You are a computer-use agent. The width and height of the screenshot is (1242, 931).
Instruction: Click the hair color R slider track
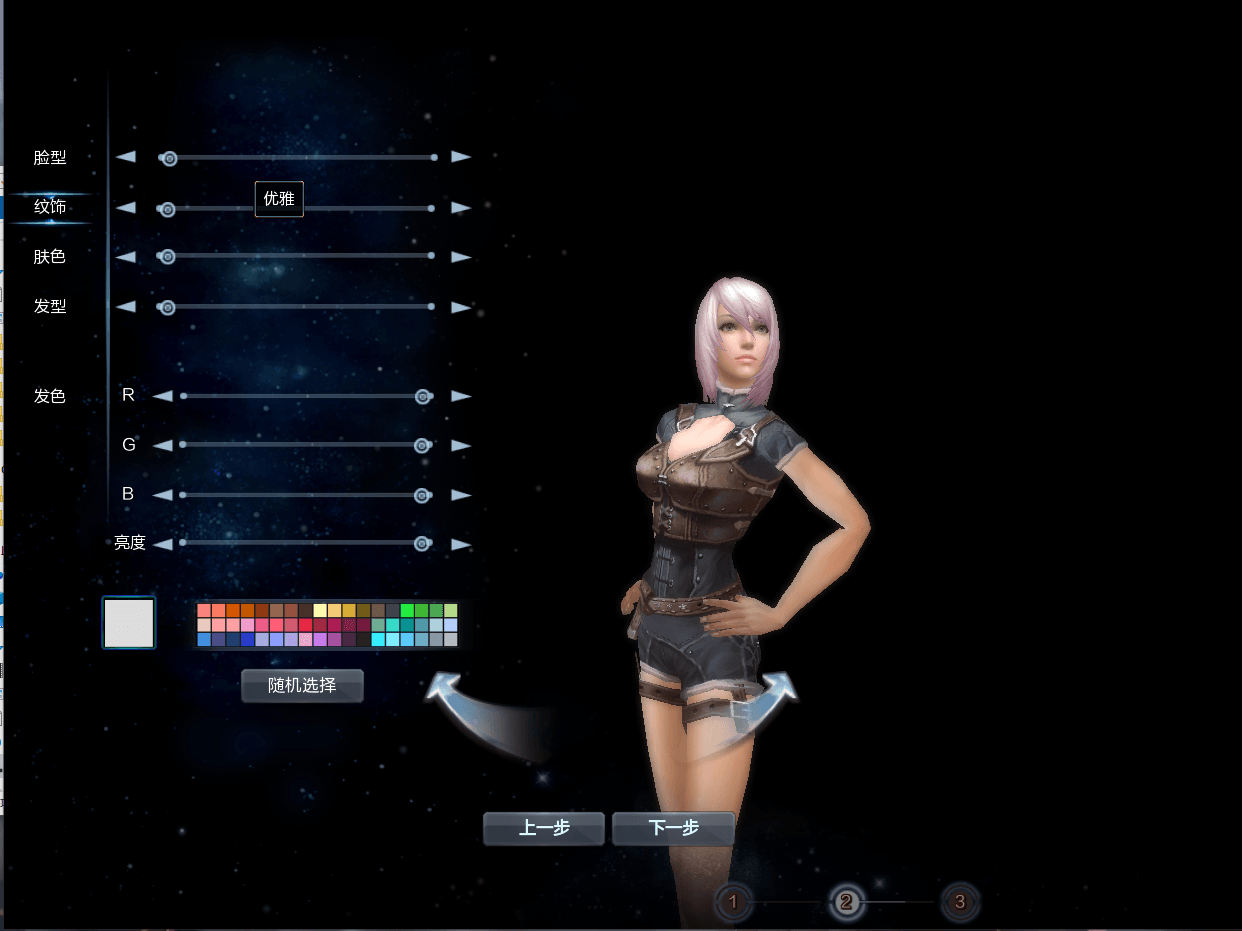(300, 396)
